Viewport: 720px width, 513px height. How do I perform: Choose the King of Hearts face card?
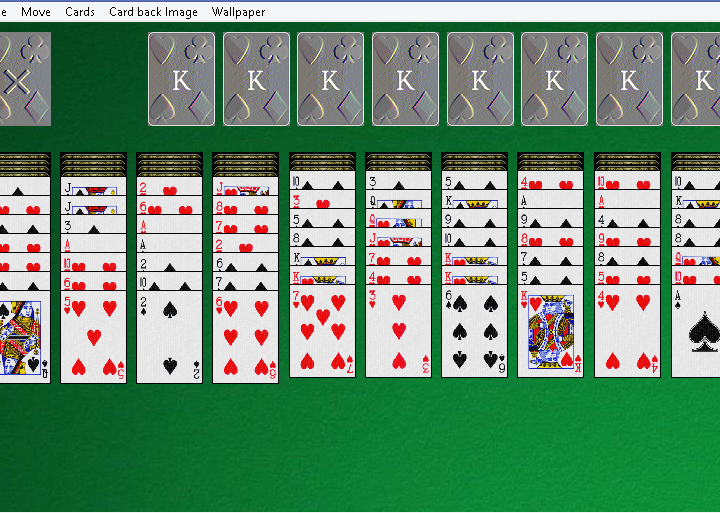(550, 332)
